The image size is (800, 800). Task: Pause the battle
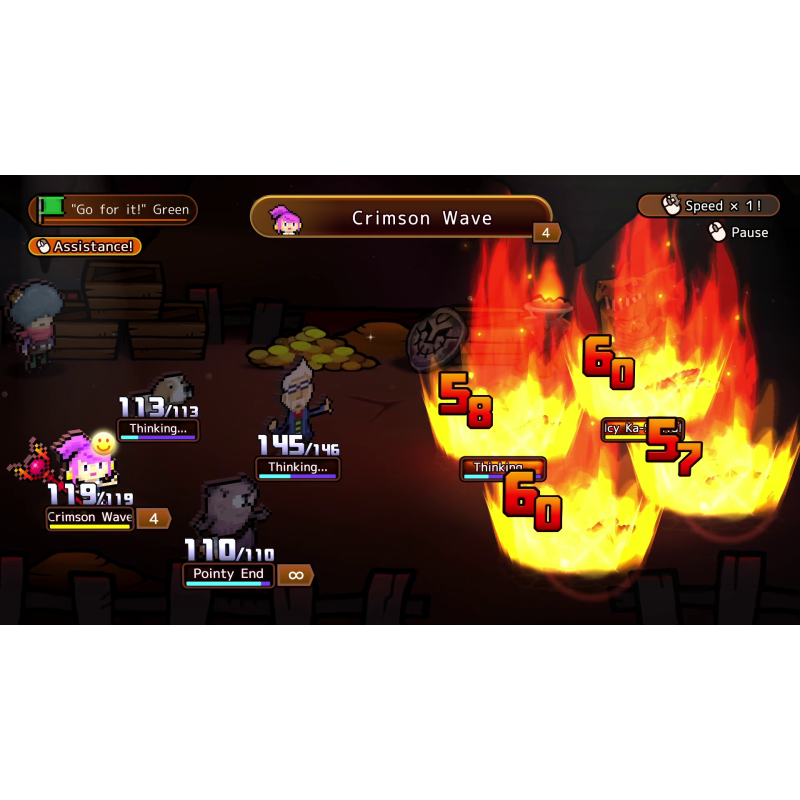[x=739, y=232]
